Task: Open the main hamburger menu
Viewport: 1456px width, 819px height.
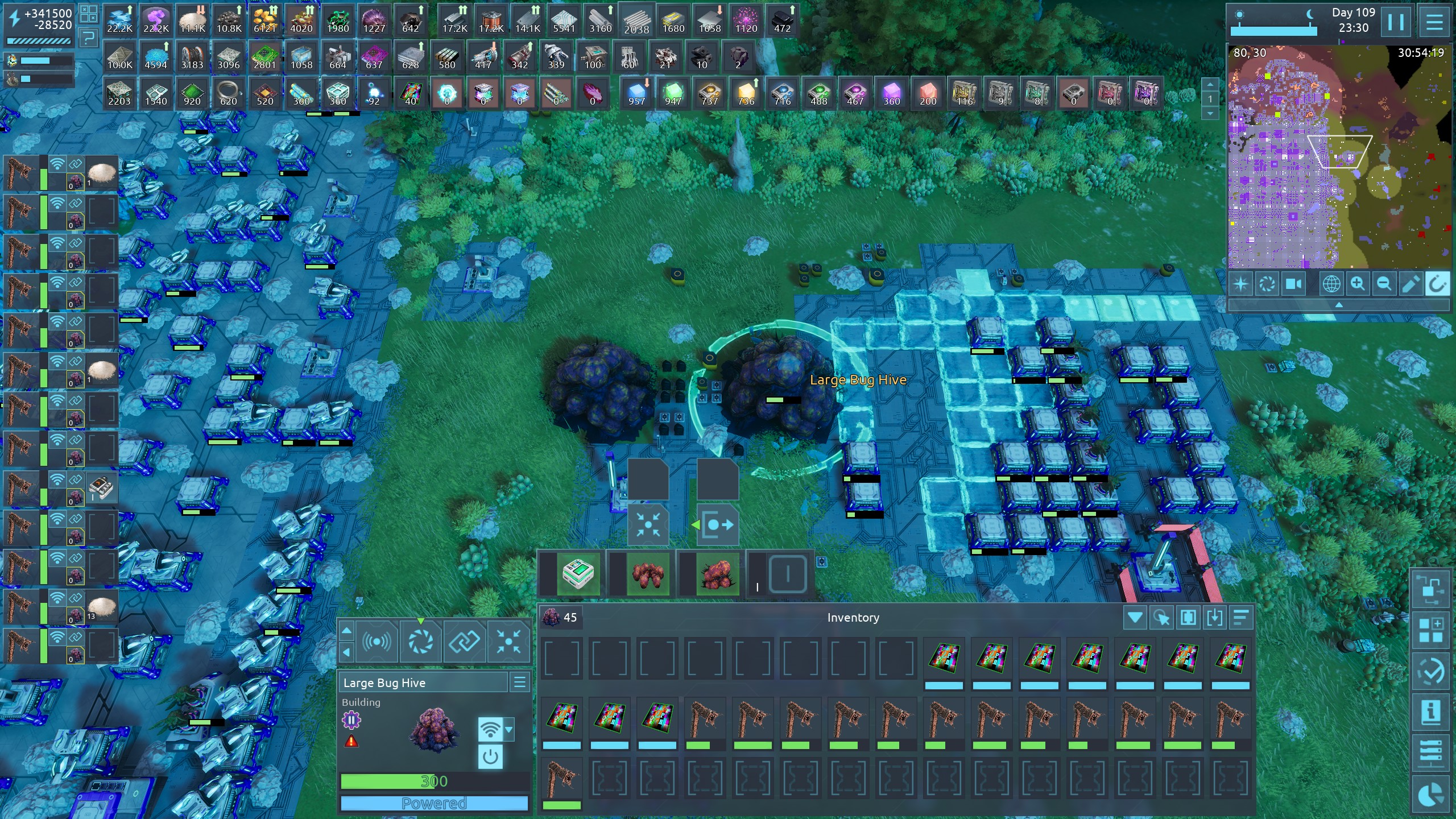Action: click(1434, 22)
